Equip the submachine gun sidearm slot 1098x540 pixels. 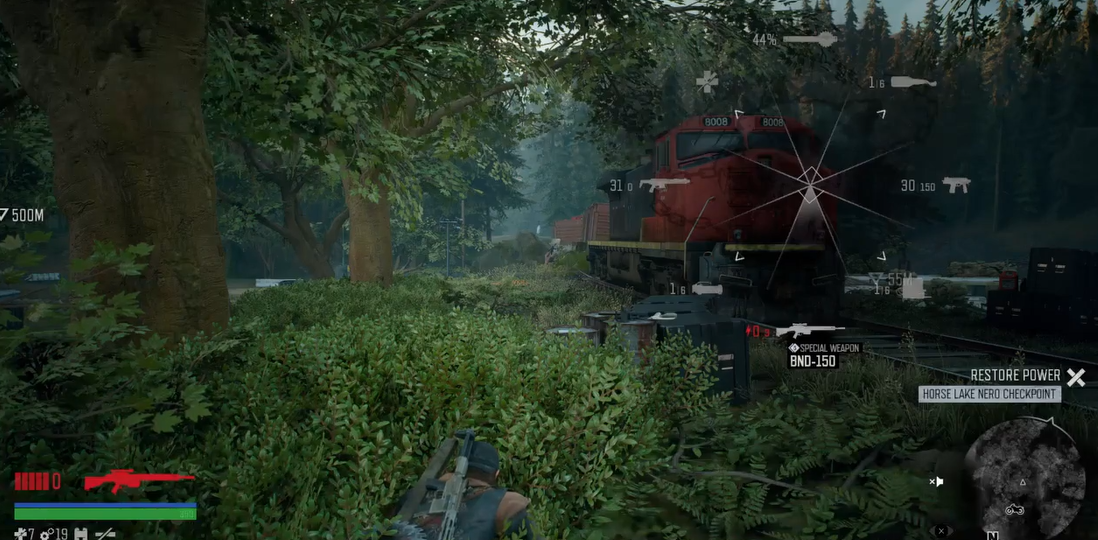[x=955, y=185]
